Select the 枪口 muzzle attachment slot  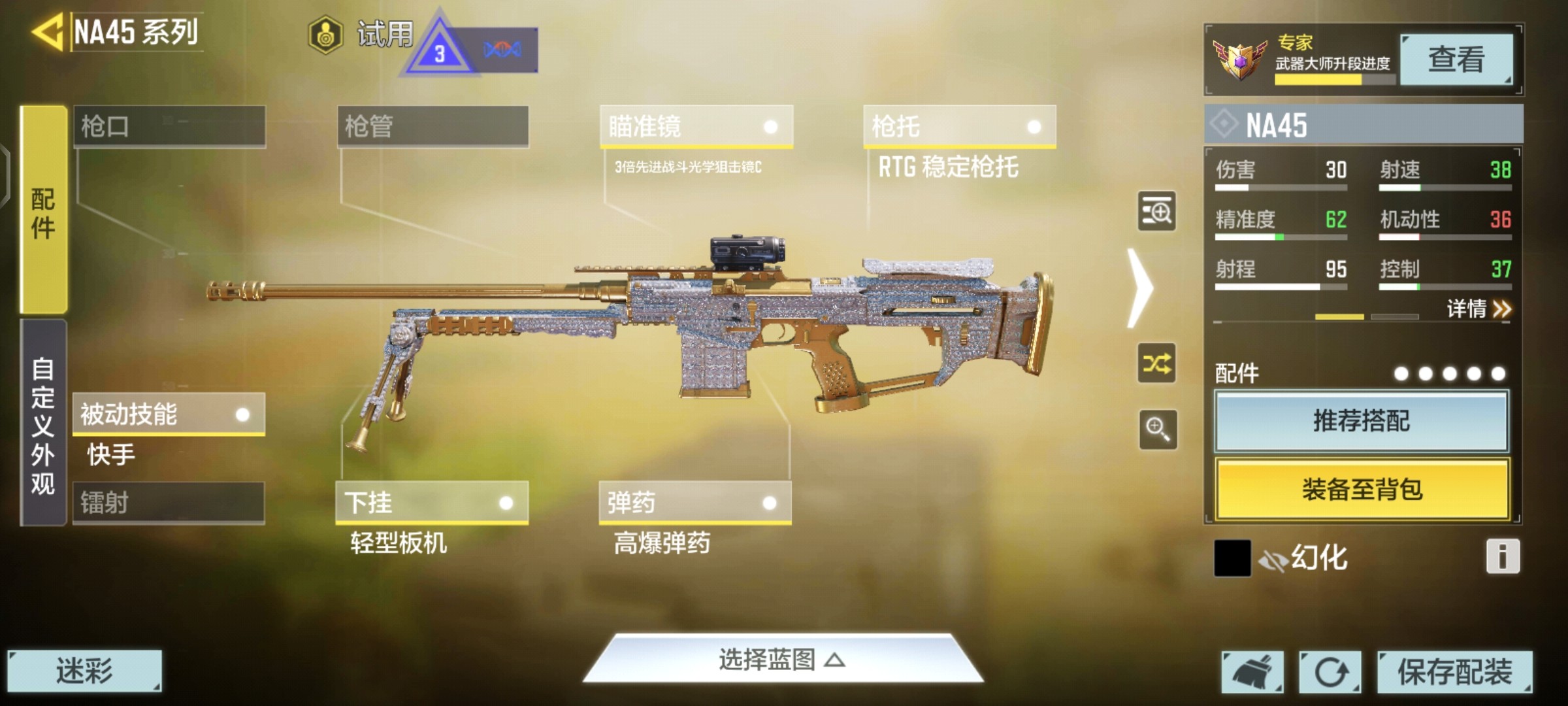coord(169,126)
